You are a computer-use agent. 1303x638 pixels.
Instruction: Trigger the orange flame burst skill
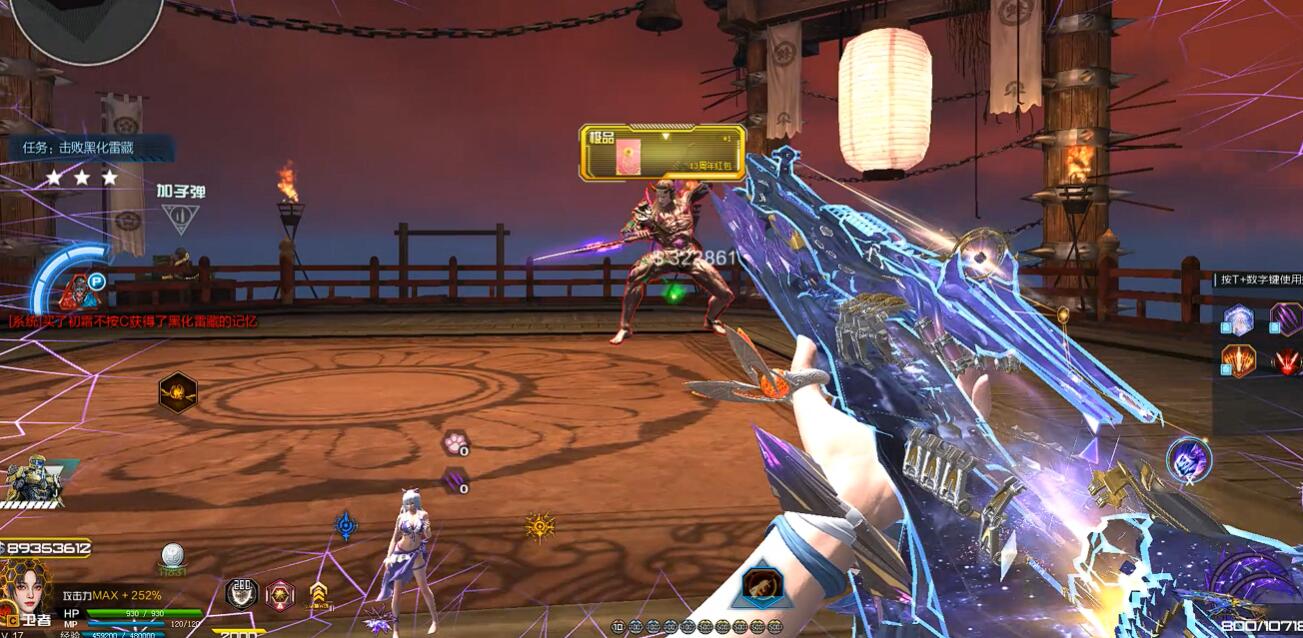pyautogui.click(x=1238, y=361)
